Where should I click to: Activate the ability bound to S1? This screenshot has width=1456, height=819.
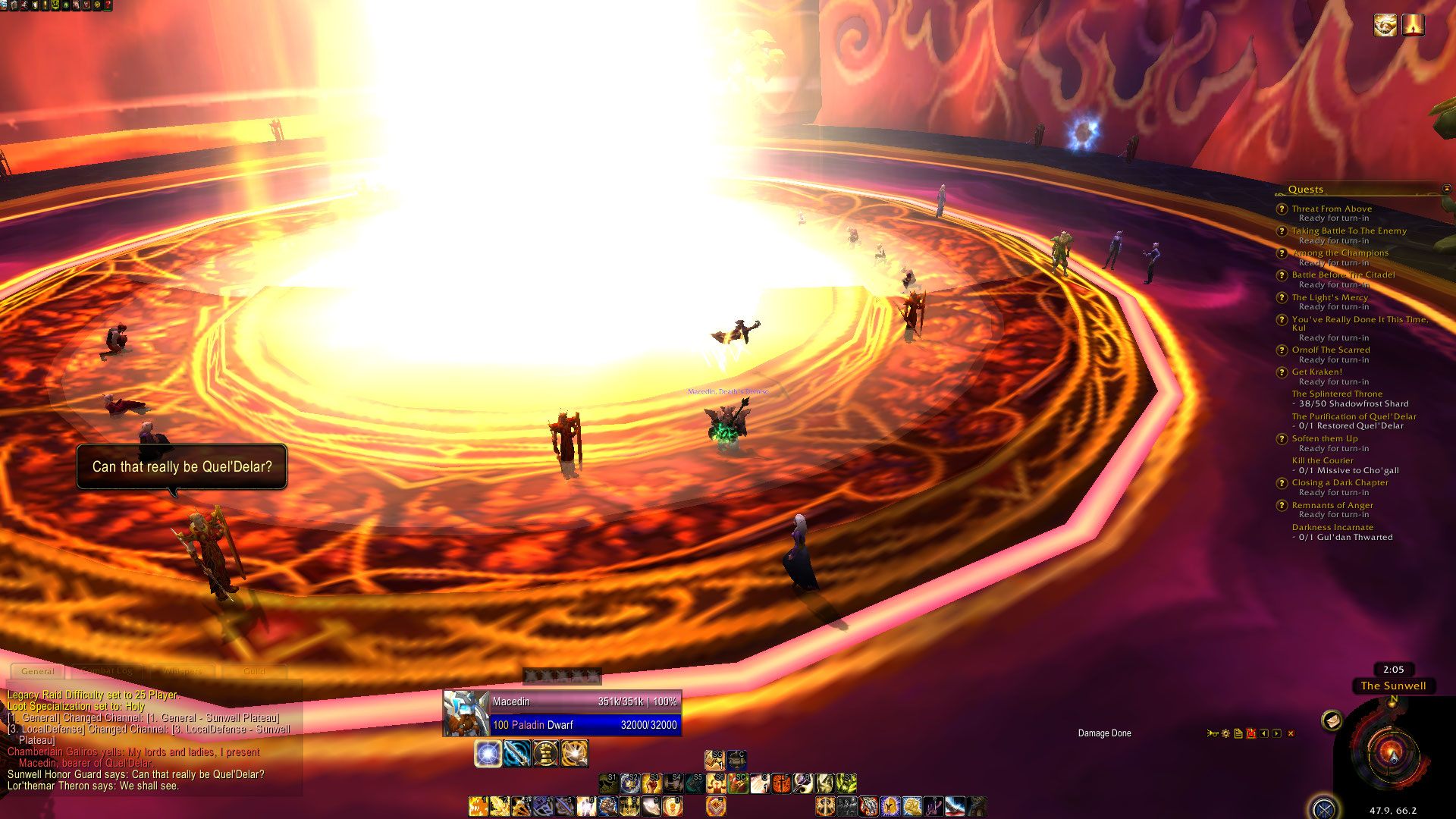pyautogui.click(x=609, y=783)
